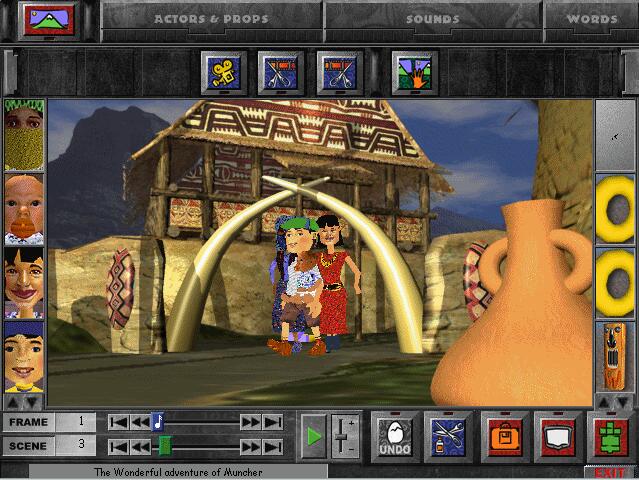Open the orange portfolio button

coord(503,435)
